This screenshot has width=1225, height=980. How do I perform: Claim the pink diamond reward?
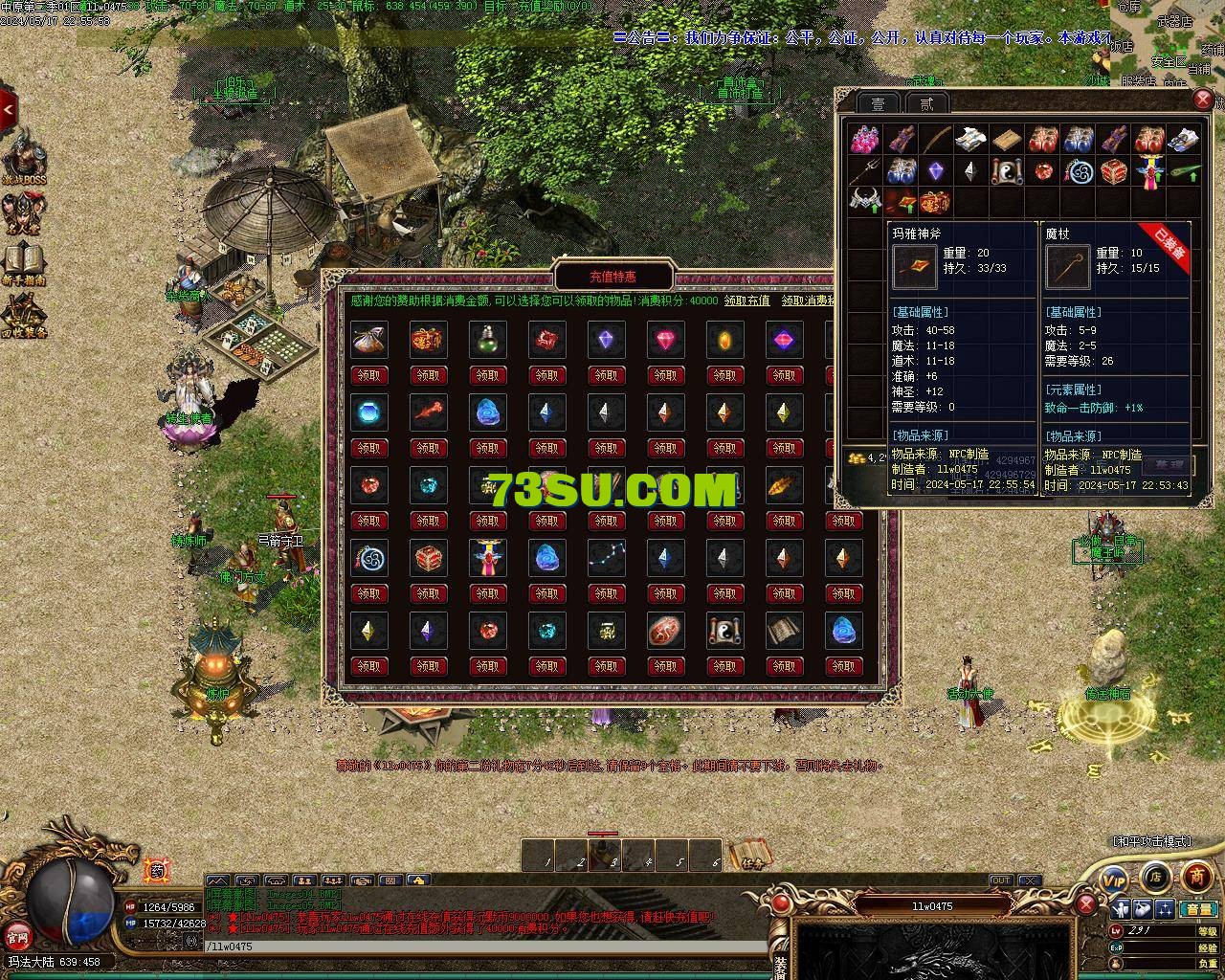click(665, 375)
